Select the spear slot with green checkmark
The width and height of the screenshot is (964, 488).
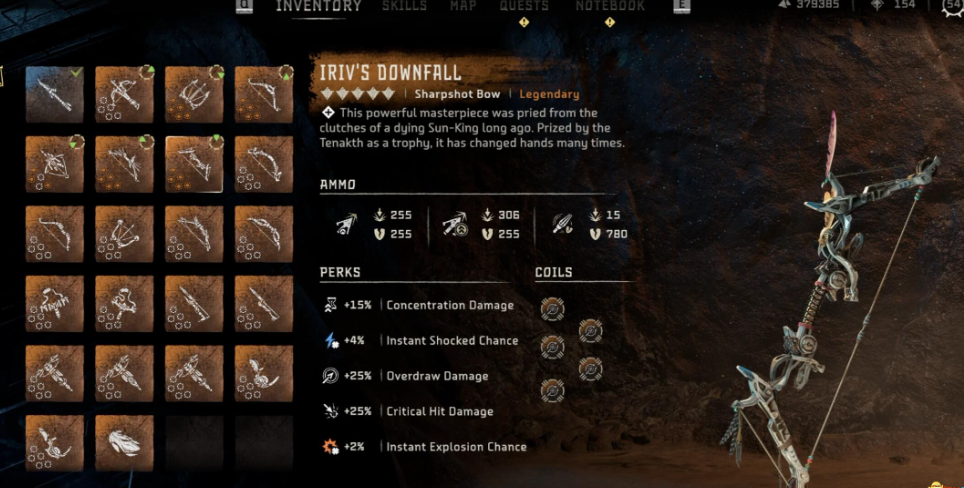coord(54,95)
